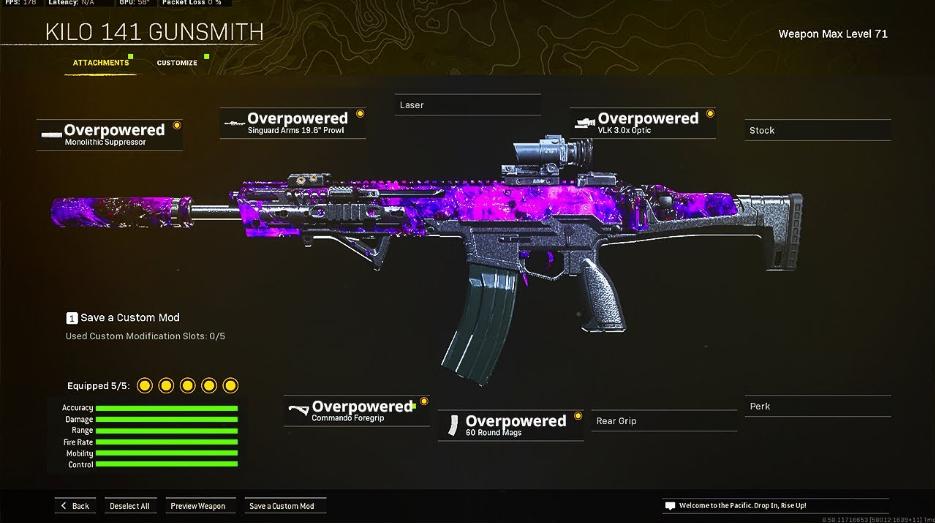Switch to the Attachments tab
Viewport: 935px width, 524px height.
click(x=101, y=63)
